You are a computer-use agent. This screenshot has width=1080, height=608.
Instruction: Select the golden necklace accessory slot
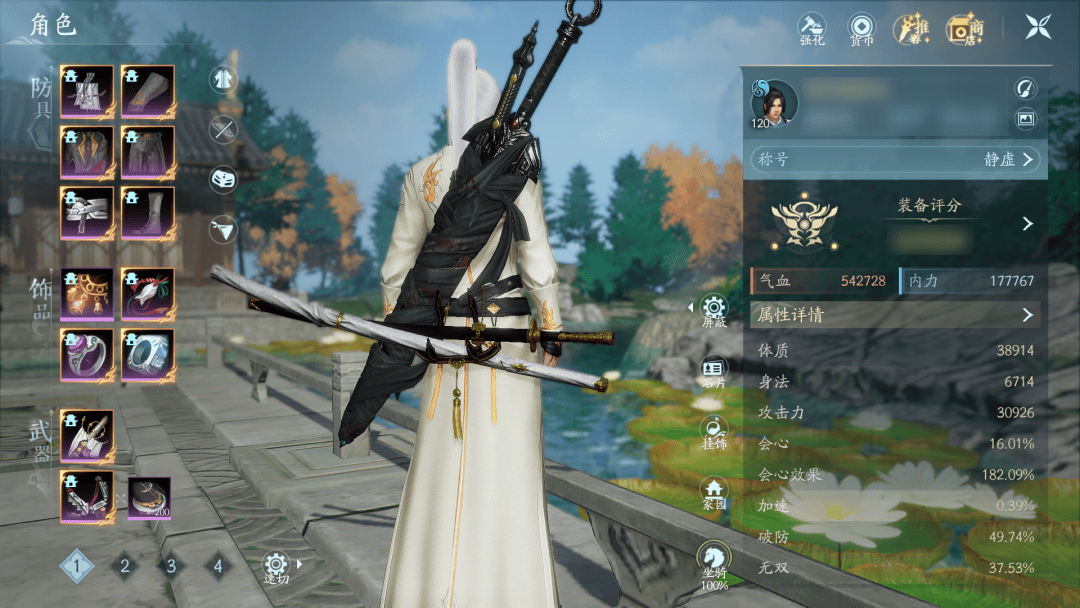87,294
